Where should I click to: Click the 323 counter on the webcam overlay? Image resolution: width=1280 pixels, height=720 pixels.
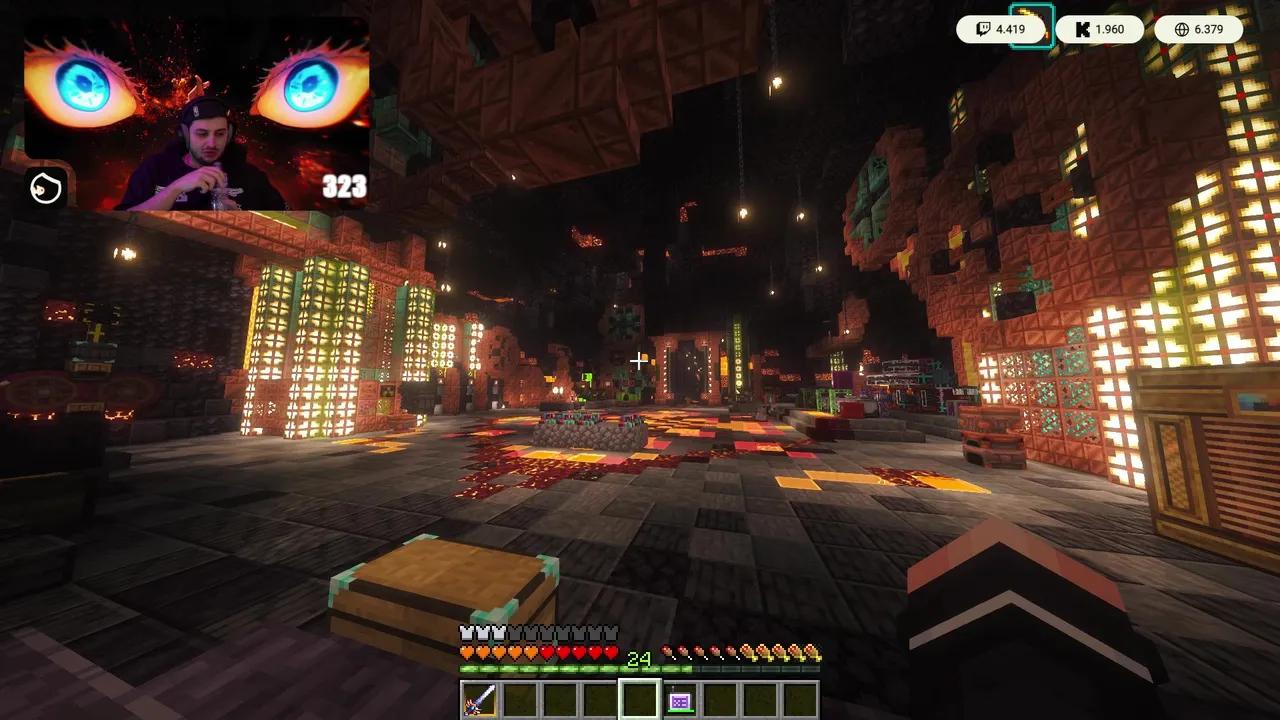pos(343,186)
